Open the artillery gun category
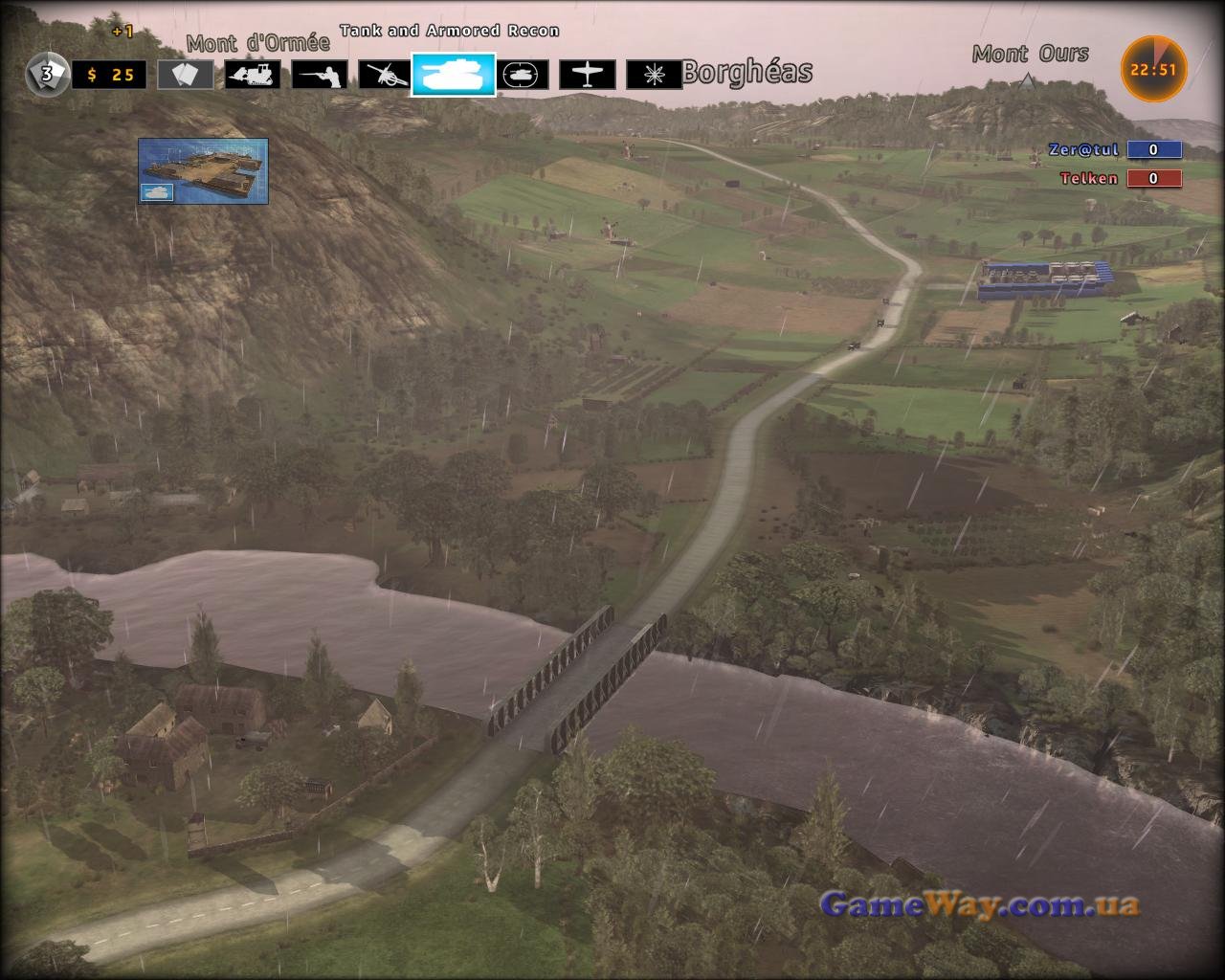 click(x=386, y=75)
